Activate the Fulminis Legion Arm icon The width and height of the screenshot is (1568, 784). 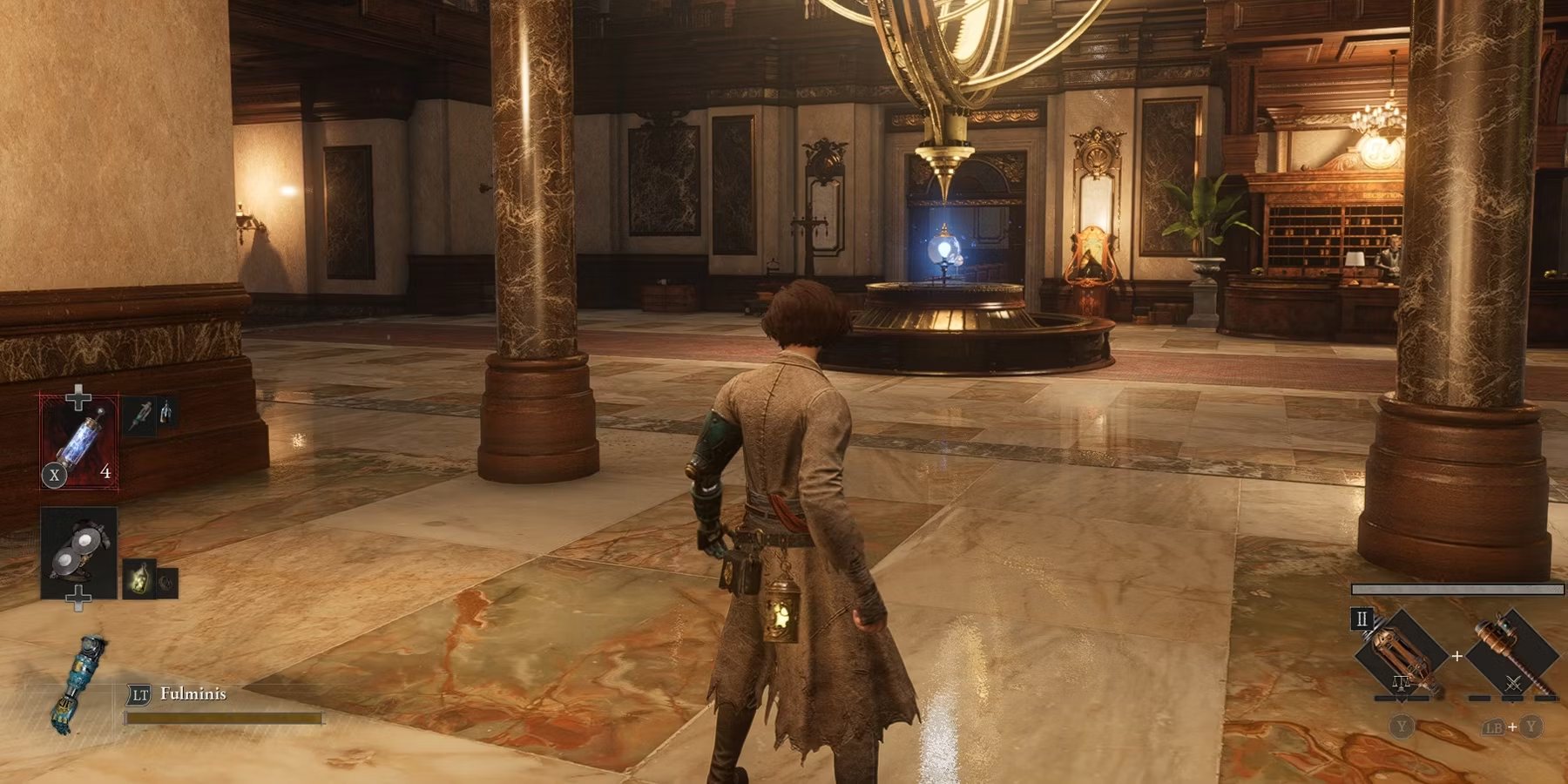[x=82, y=685]
